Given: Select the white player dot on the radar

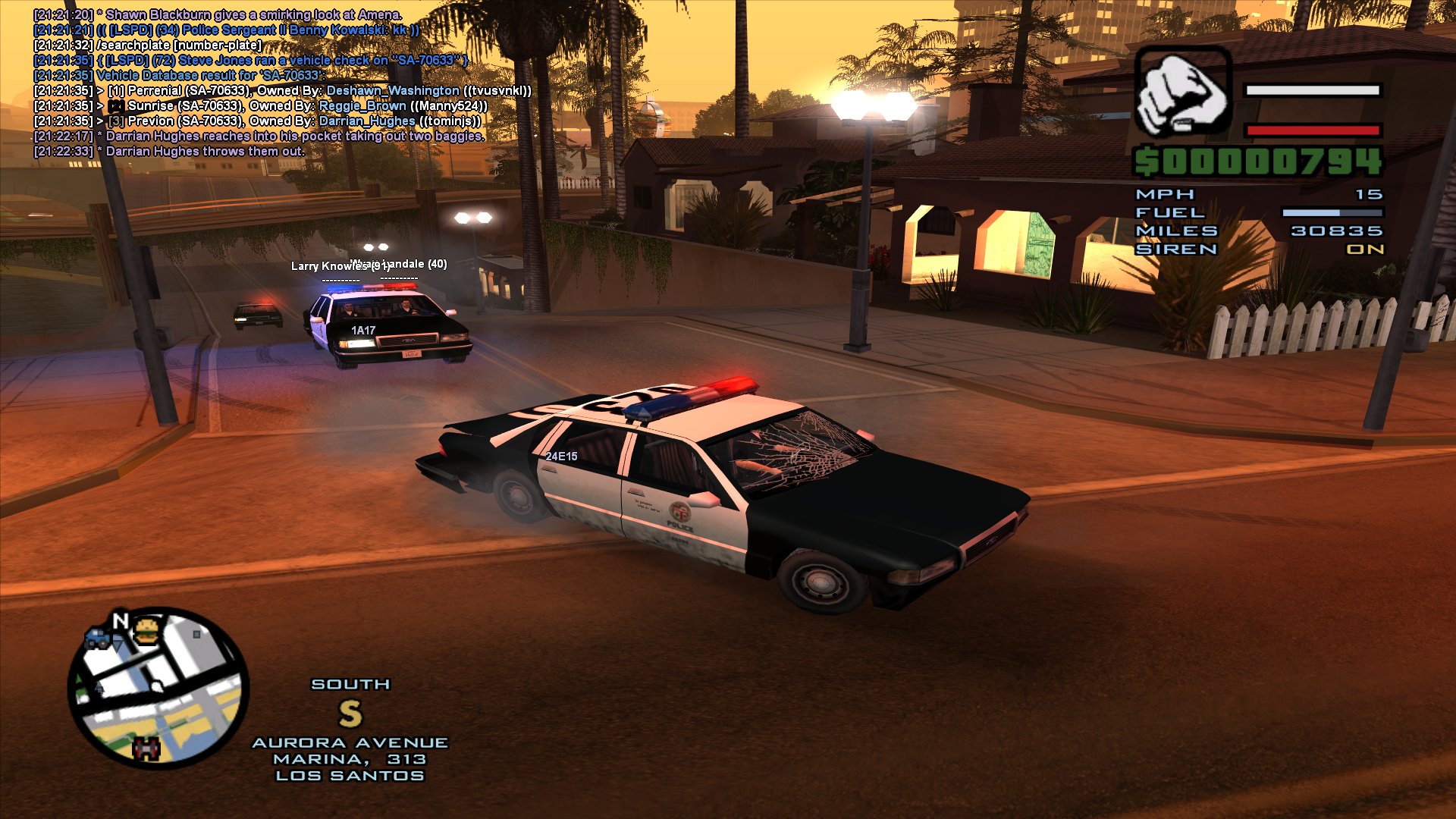Looking at the screenshot, I should pos(156,687).
